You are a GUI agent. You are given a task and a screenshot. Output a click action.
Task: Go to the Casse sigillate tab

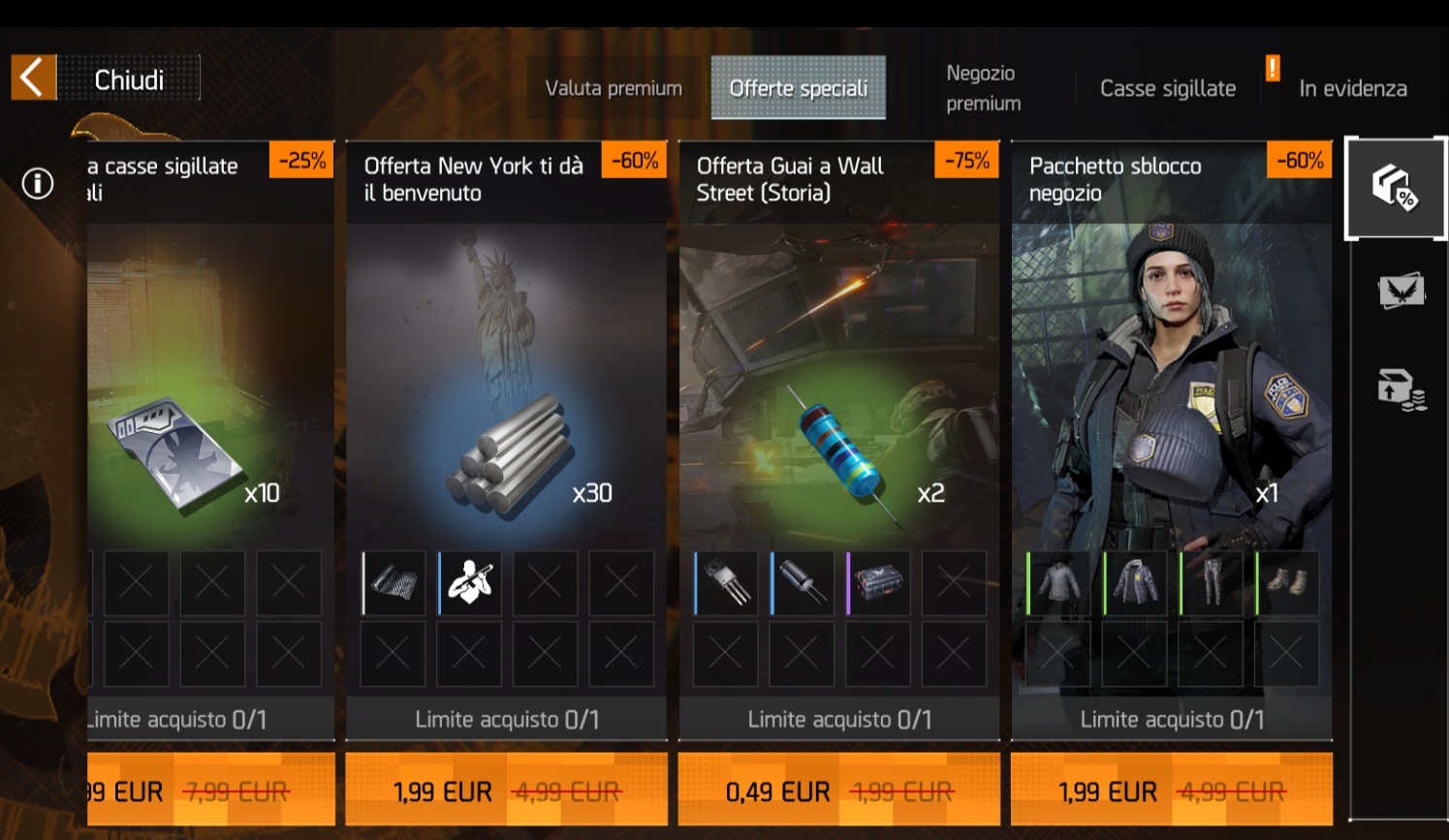[1167, 88]
